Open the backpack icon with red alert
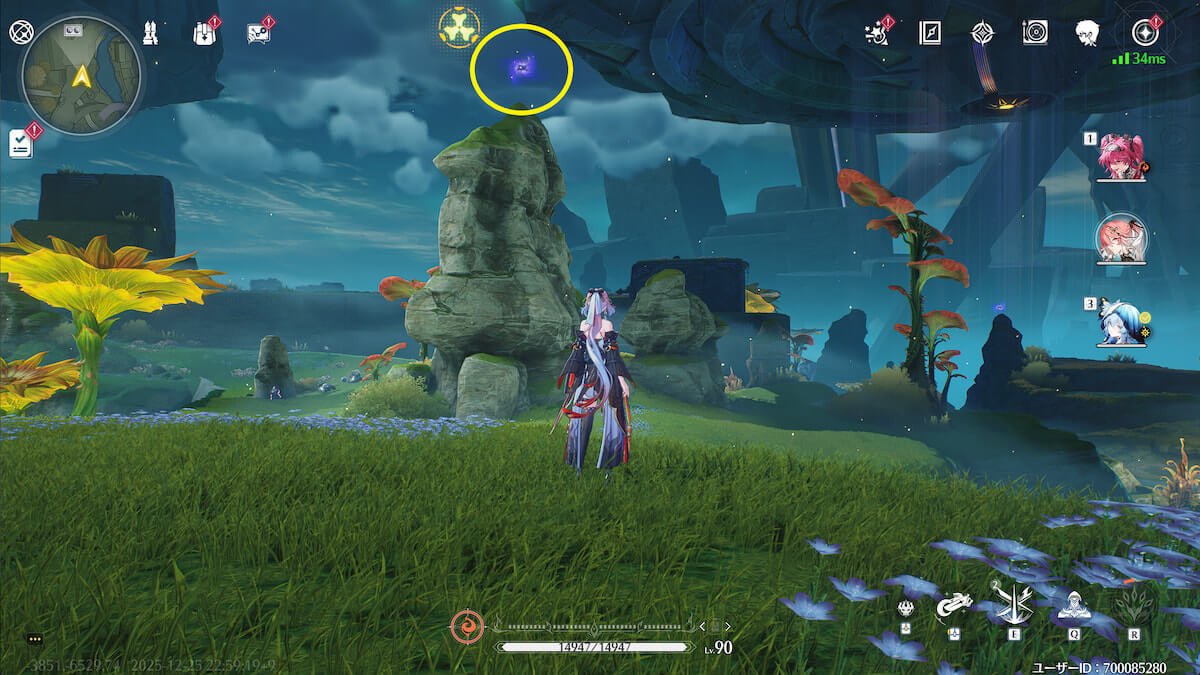The height and width of the screenshot is (675, 1200). click(203, 32)
